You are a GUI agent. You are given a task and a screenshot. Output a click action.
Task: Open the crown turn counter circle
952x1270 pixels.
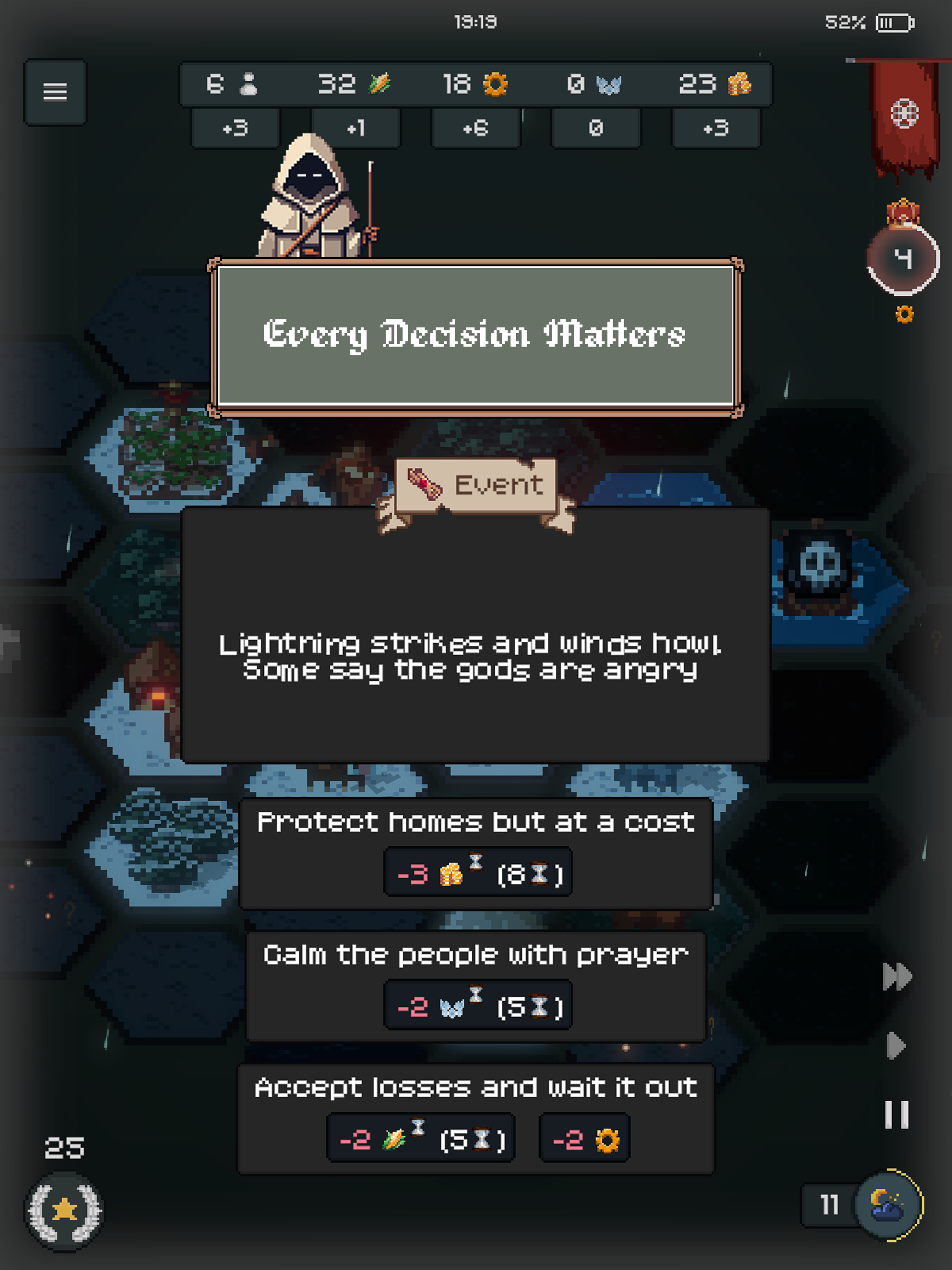pyautogui.click(x=903, y=259)
